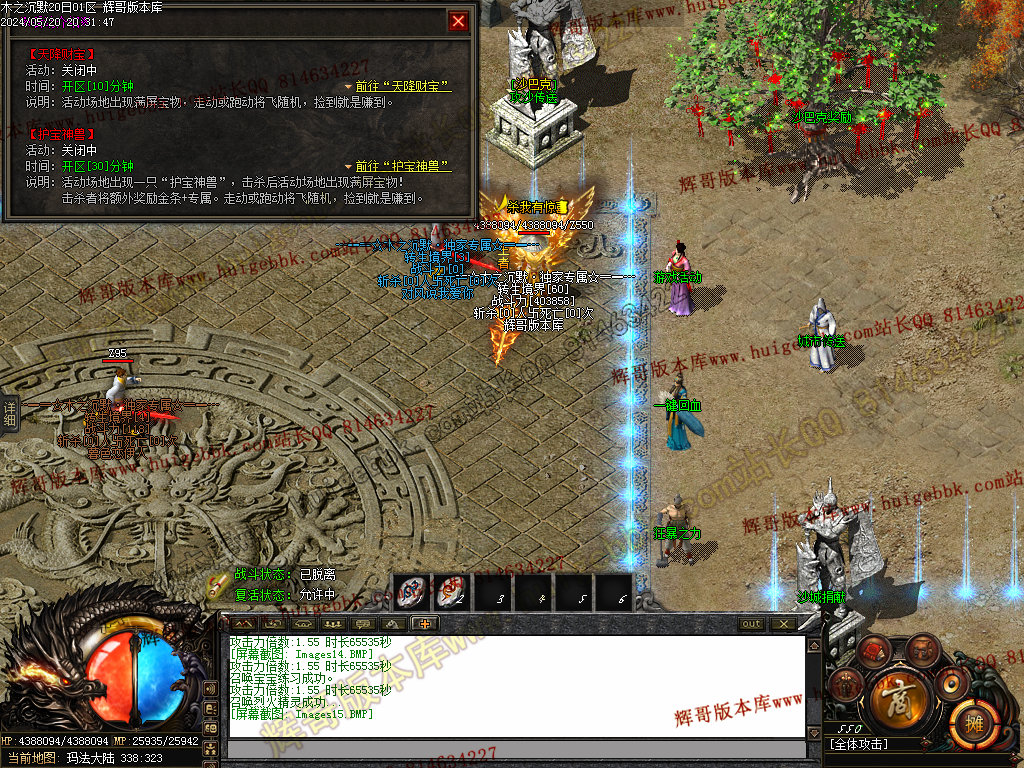Click the orange plus chat button
Image resolution: width=1024 pixels, height=768 pixels.
click(x=424, y=623)
